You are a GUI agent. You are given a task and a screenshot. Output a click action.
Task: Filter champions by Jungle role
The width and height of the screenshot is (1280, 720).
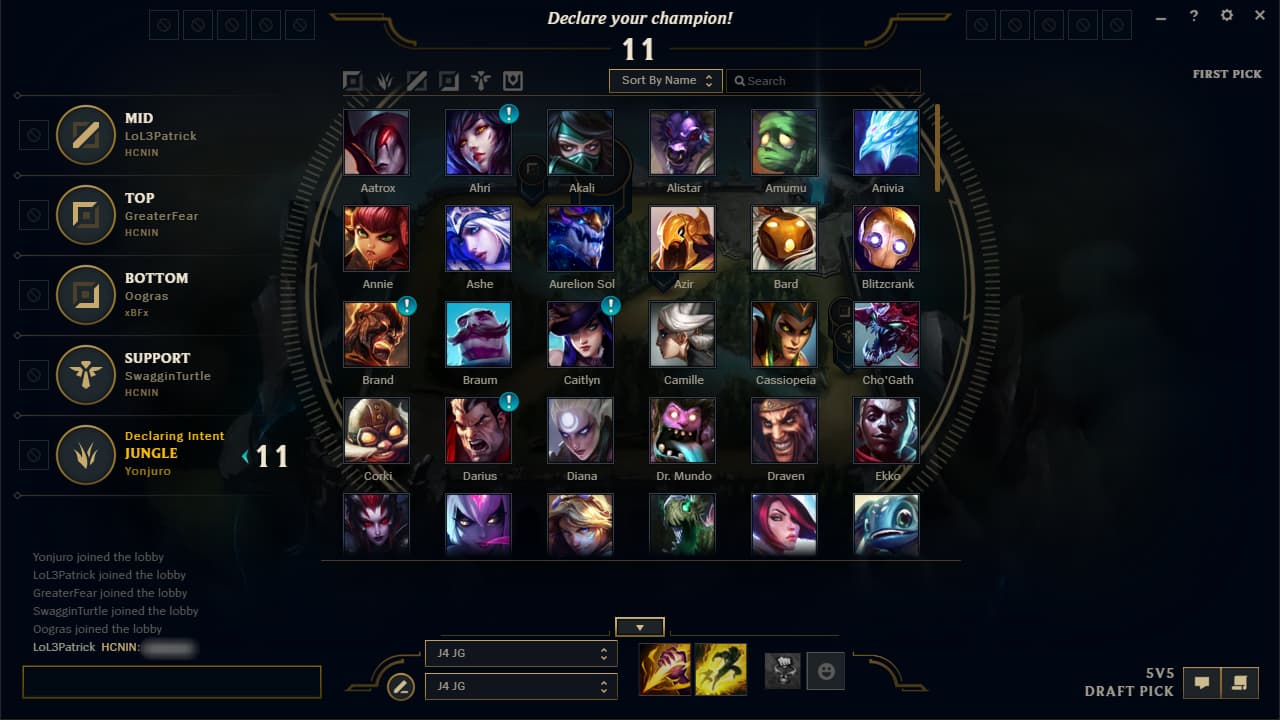[385, 81]
